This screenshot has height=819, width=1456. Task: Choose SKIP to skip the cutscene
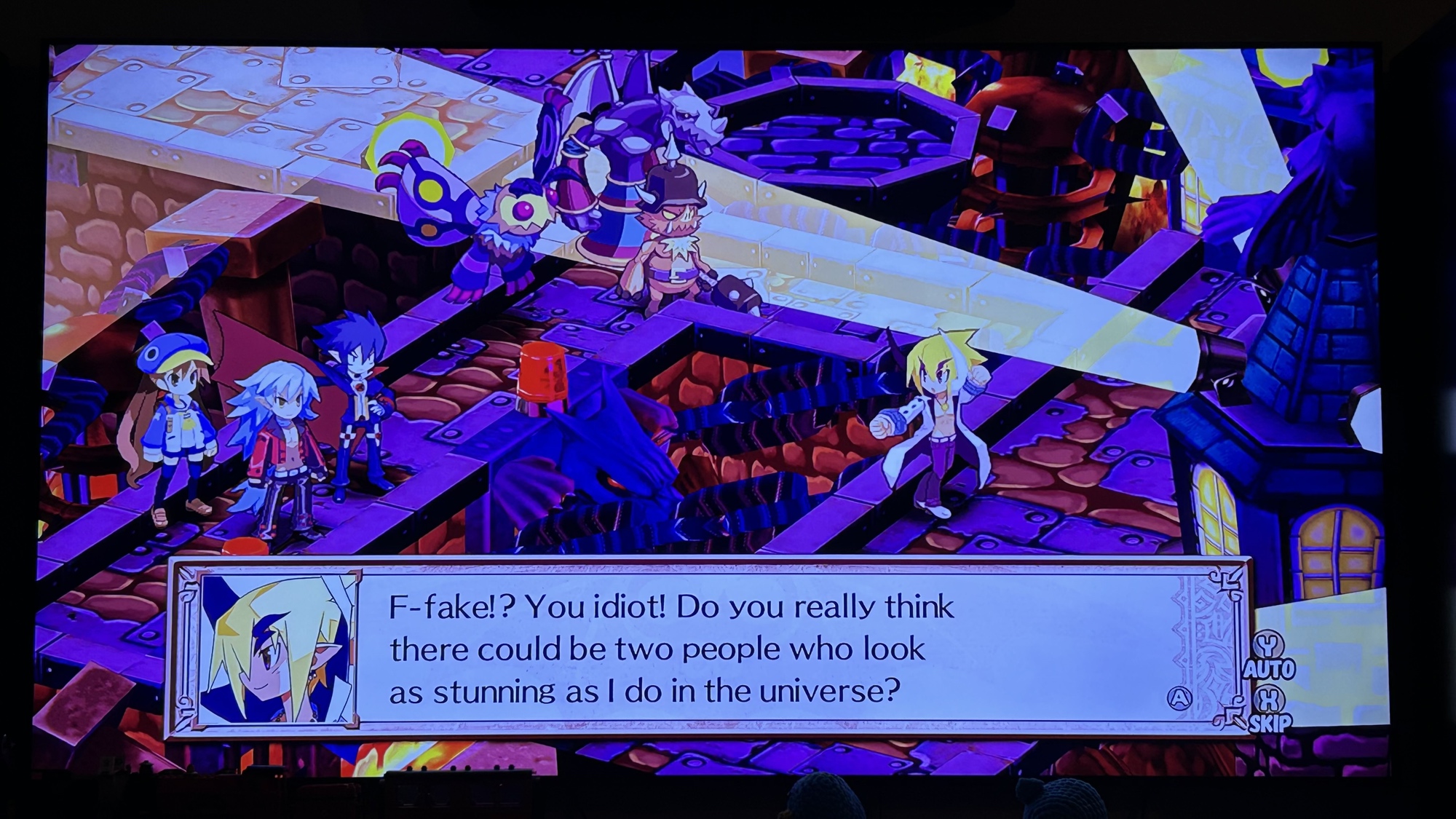coord(1270,723)
